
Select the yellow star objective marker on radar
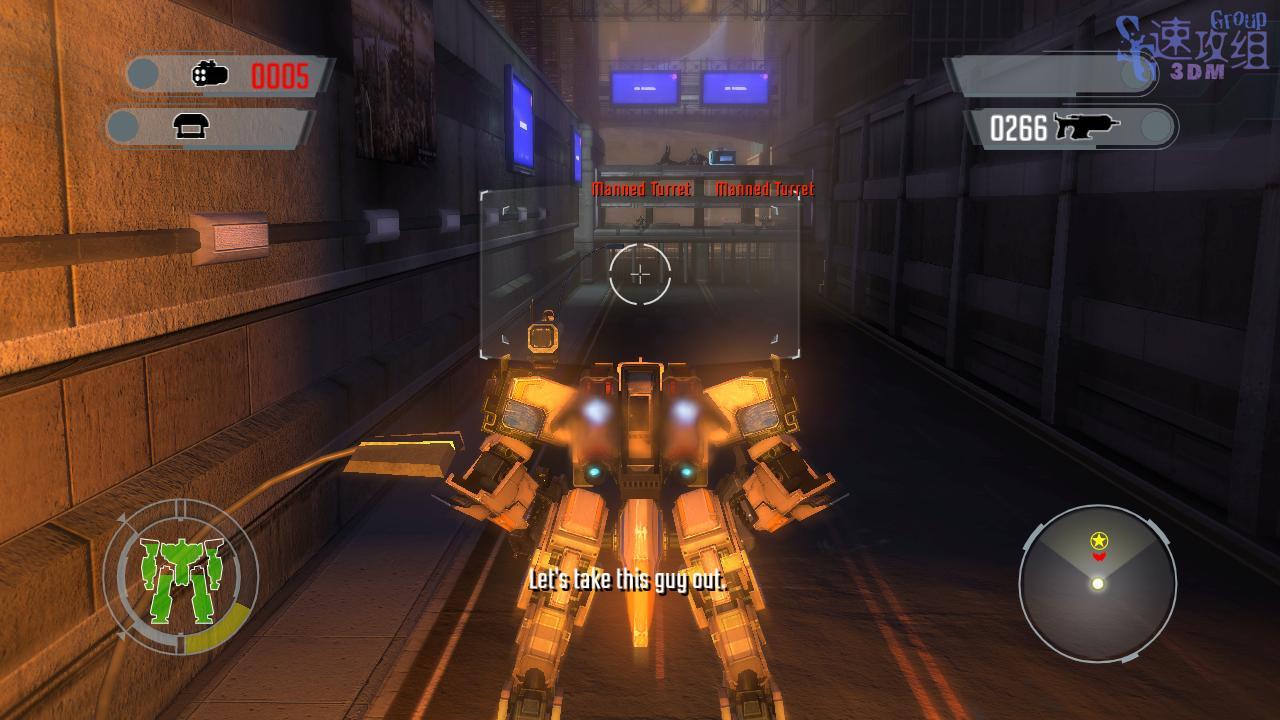coord(1099,541)
